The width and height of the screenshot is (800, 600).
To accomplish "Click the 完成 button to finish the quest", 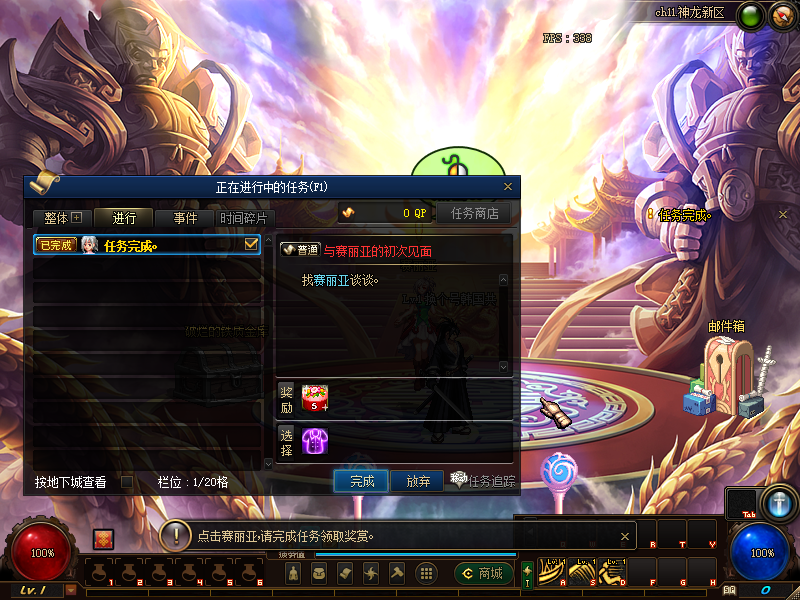I will pos(361,481).
